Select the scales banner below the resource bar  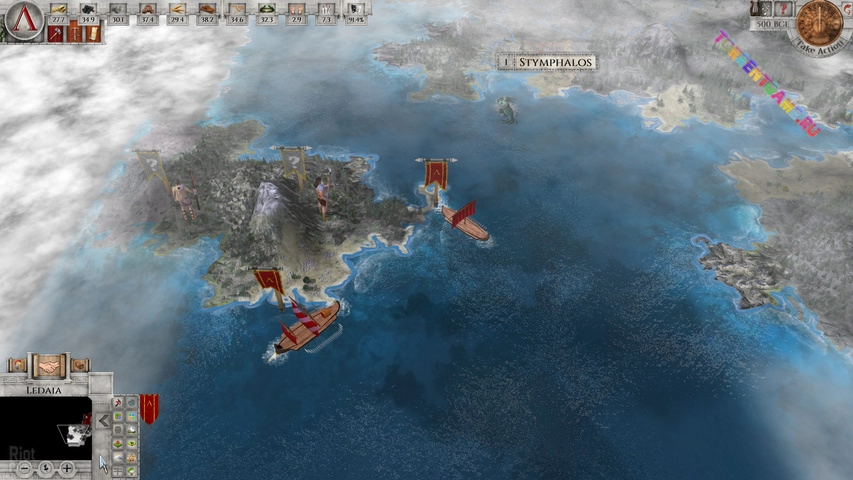(x=73, y=34)
